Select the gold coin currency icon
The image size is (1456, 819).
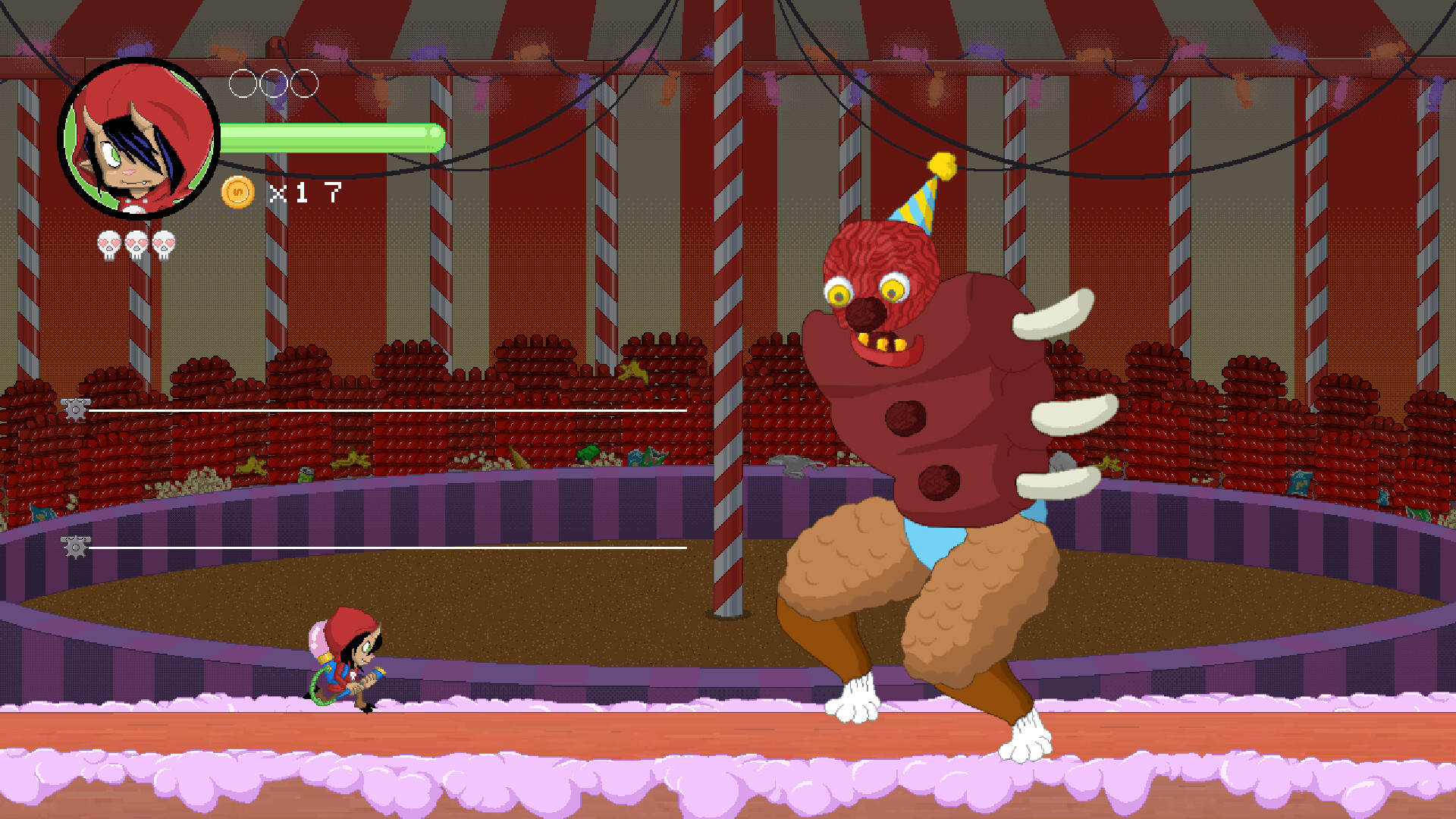237,192
